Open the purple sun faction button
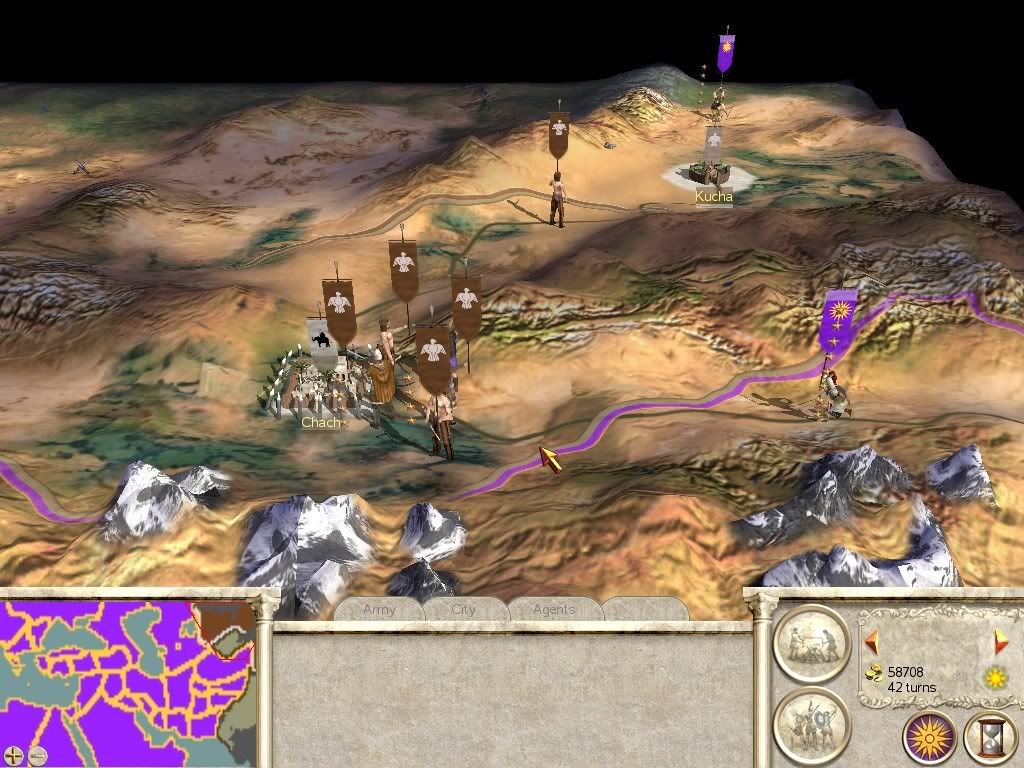The image size is (1024, 768). click(x=929, y=738)
